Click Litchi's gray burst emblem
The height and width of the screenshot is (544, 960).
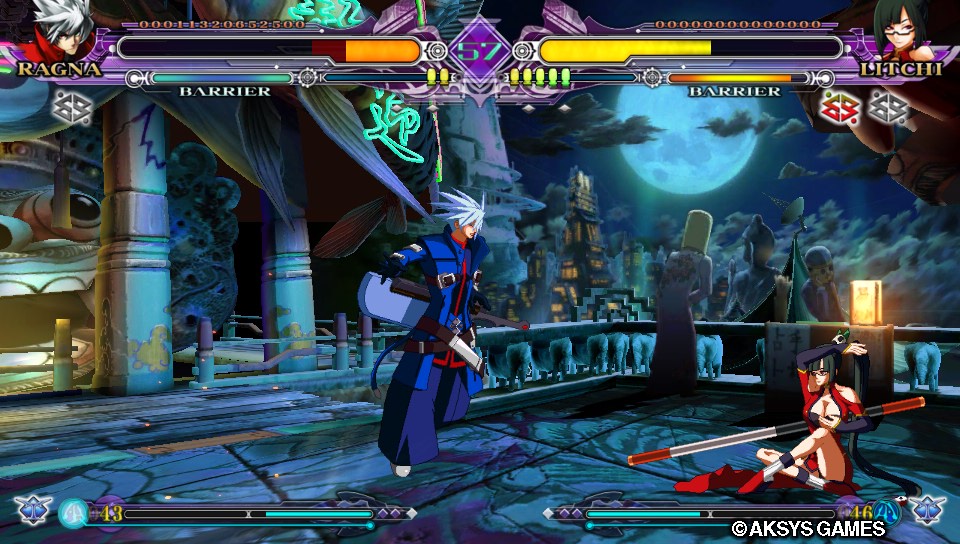[x=887, y=108]
